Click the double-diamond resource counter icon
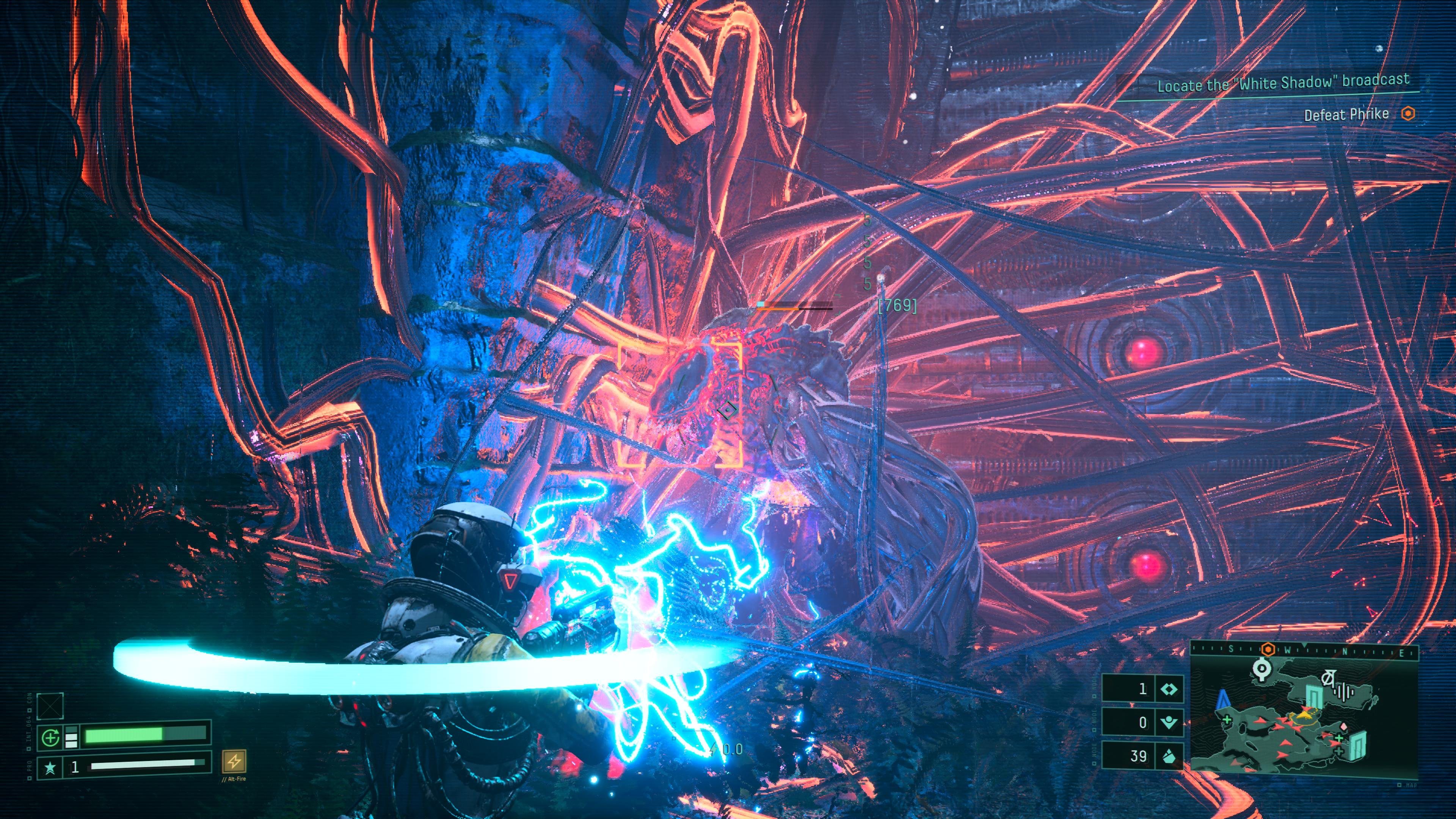Screen dimensions: 1456x819 click(x=1168, y=689)
